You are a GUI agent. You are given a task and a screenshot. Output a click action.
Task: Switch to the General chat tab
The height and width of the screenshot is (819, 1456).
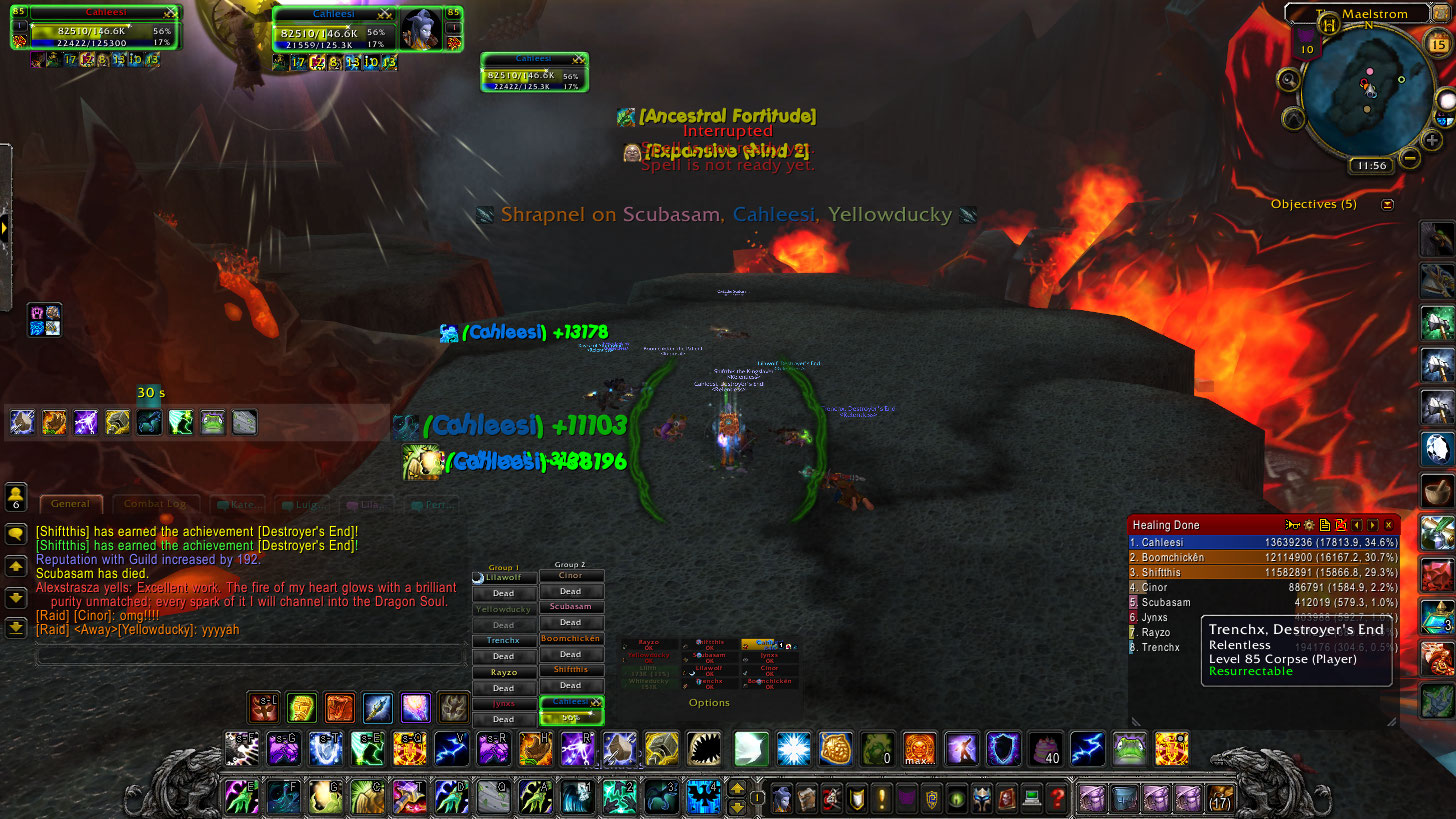click(71, 504)
